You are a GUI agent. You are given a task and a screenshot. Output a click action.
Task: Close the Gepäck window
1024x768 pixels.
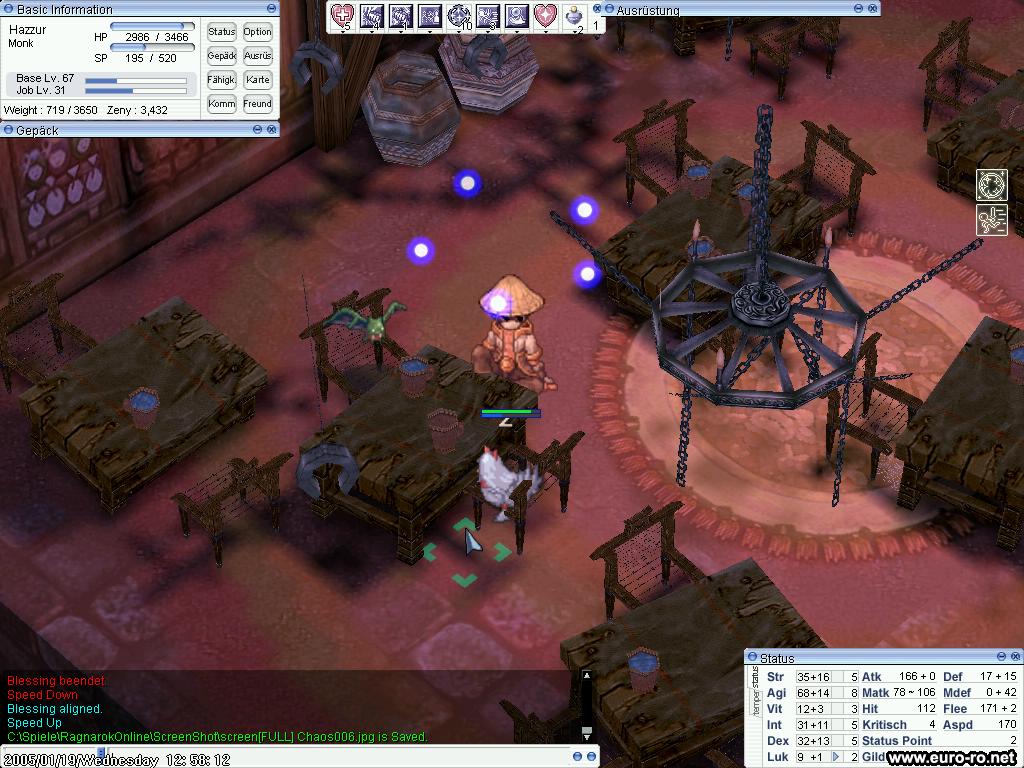pyautogui.click(x=273, y=130)
